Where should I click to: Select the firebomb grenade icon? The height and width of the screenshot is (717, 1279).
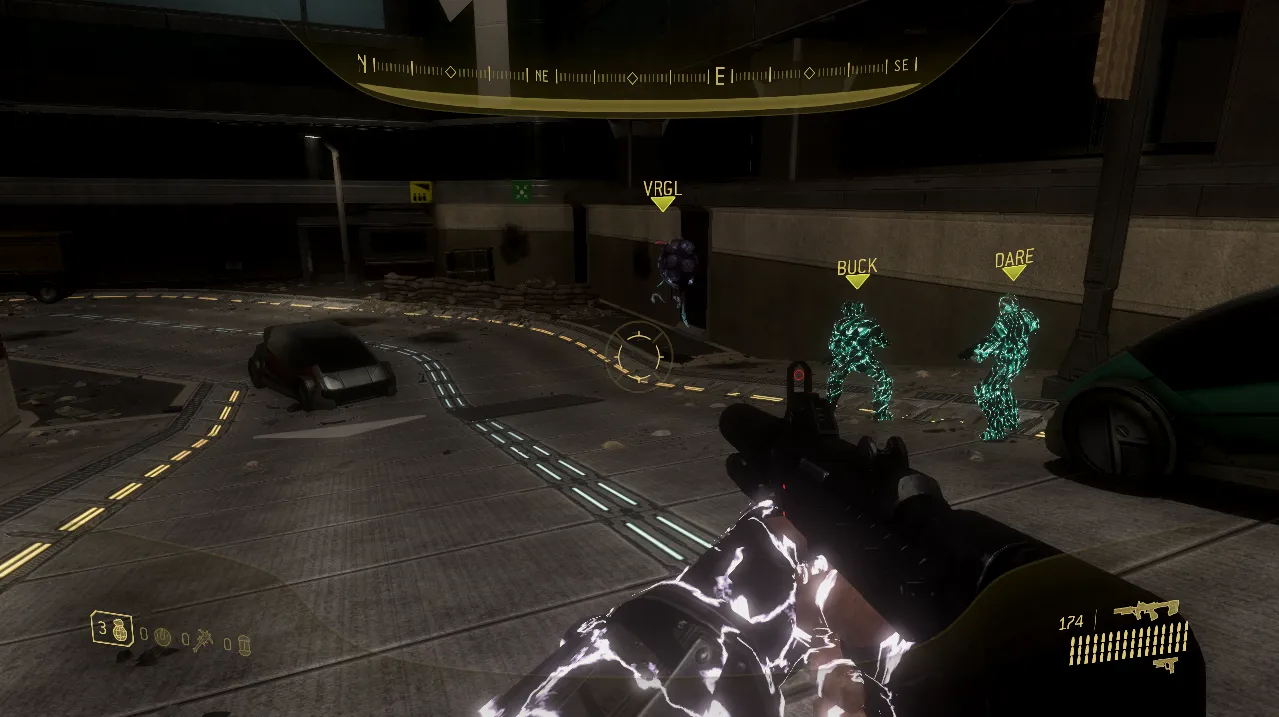coord(244,642)
